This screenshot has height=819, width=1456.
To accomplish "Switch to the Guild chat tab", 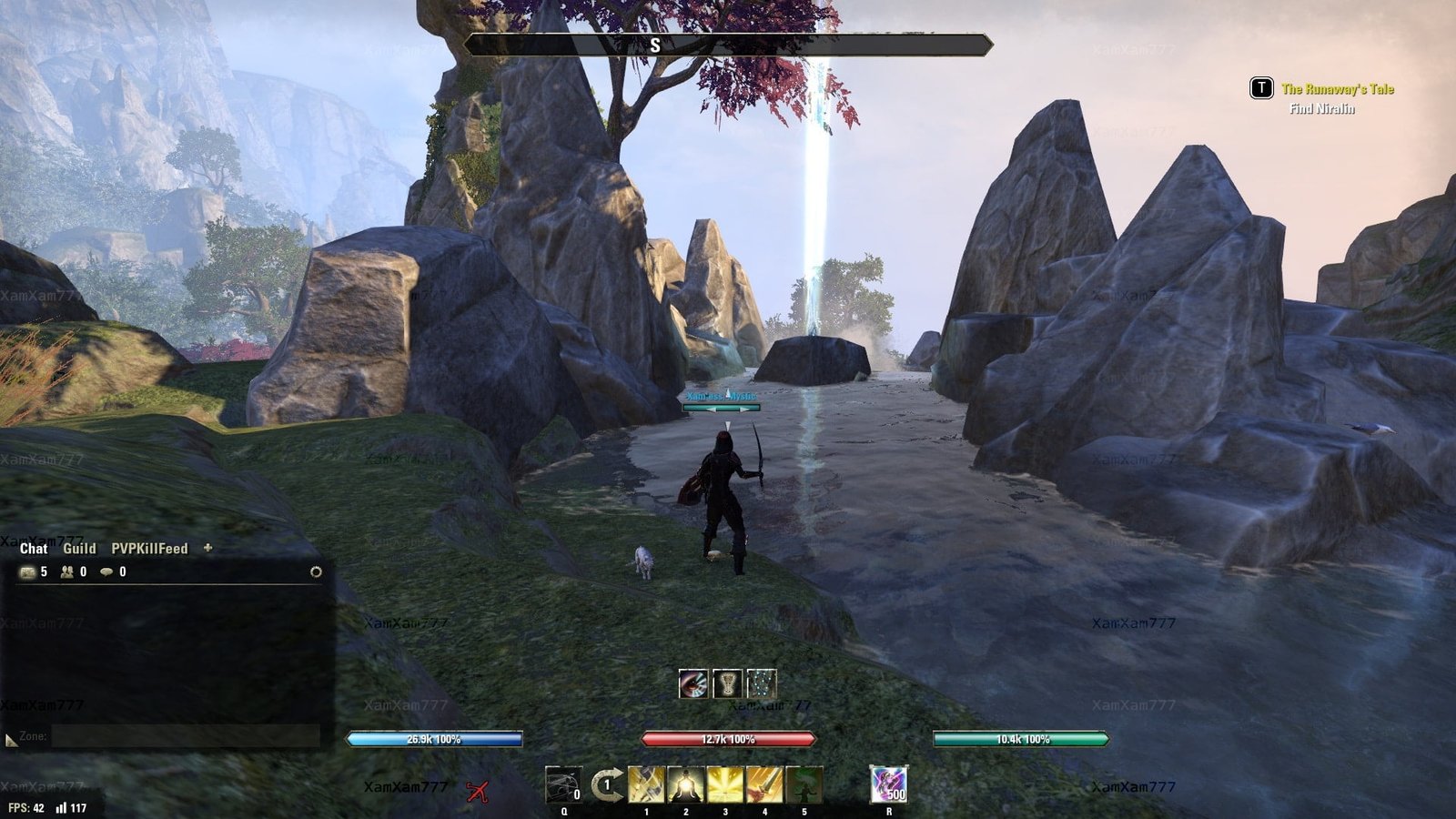I will coord(79,549).
